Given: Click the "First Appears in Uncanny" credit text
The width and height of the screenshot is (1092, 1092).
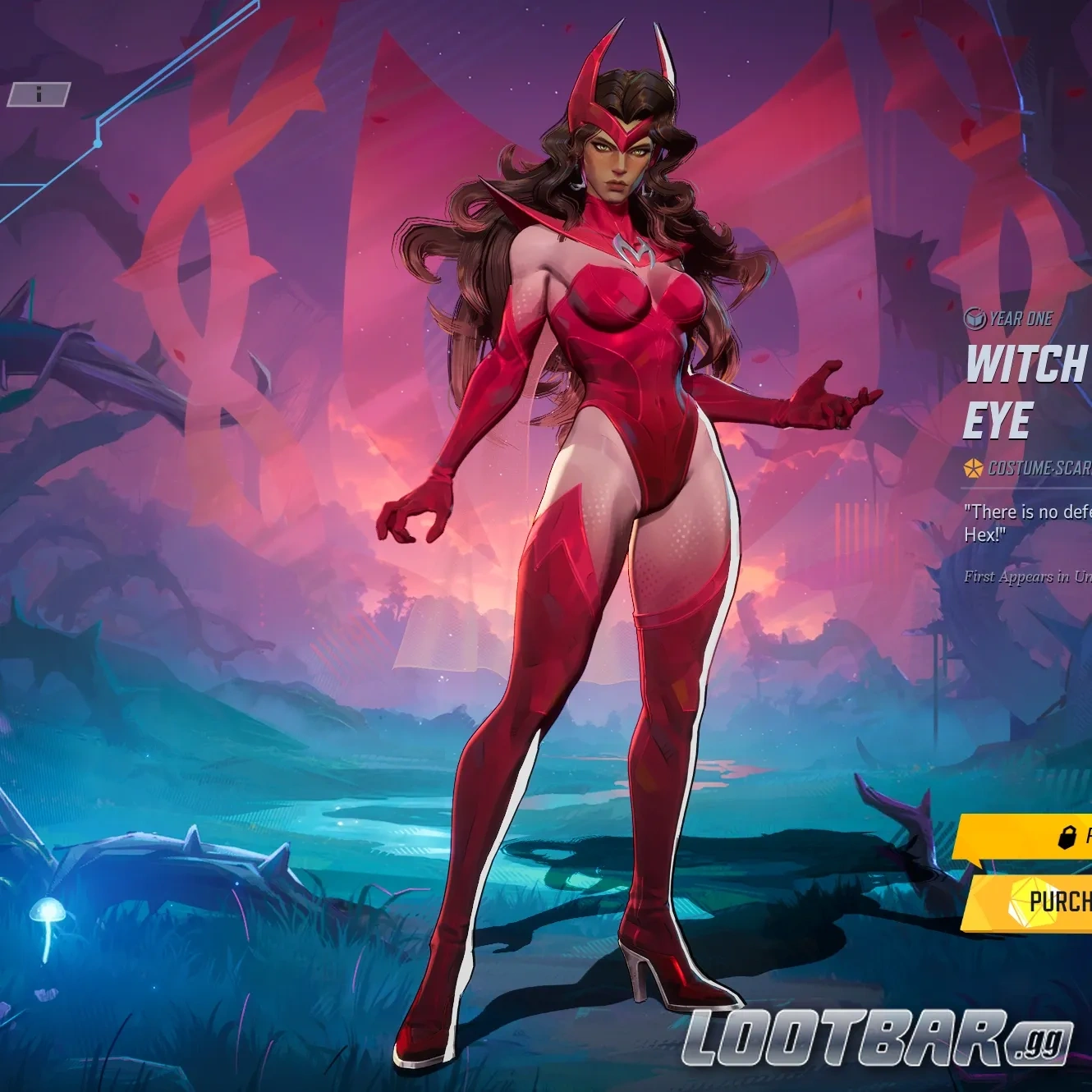Looking at the screenshot, I should tap(1022, 577).
